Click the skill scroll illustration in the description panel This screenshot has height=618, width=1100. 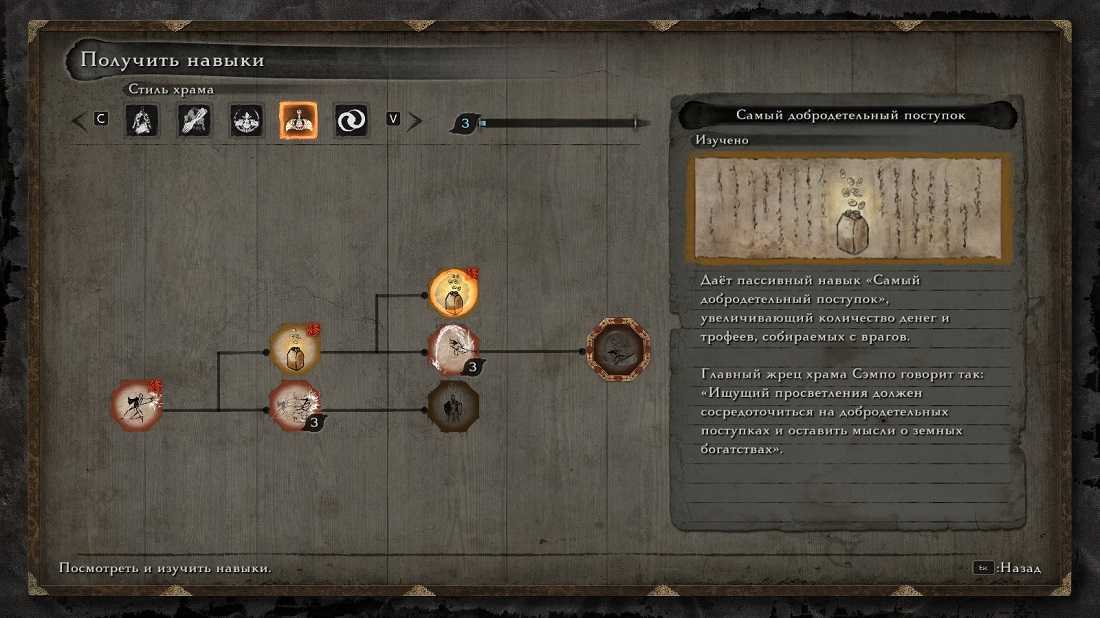coord(849,209)
